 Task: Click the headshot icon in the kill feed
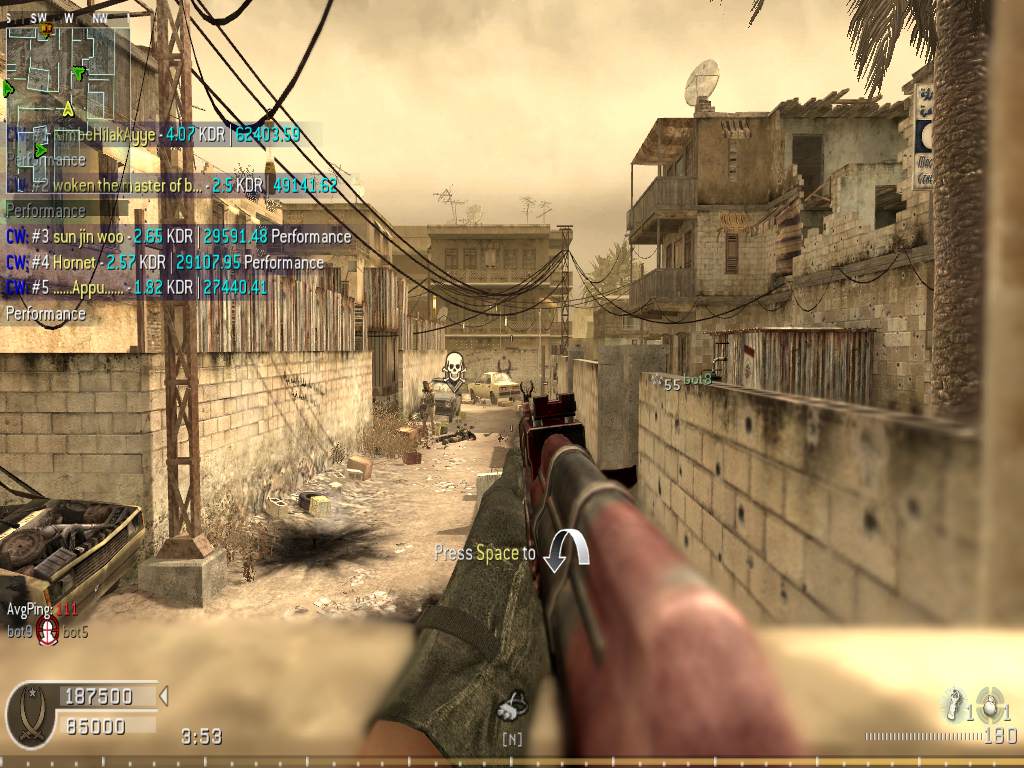tap(47, 630)
